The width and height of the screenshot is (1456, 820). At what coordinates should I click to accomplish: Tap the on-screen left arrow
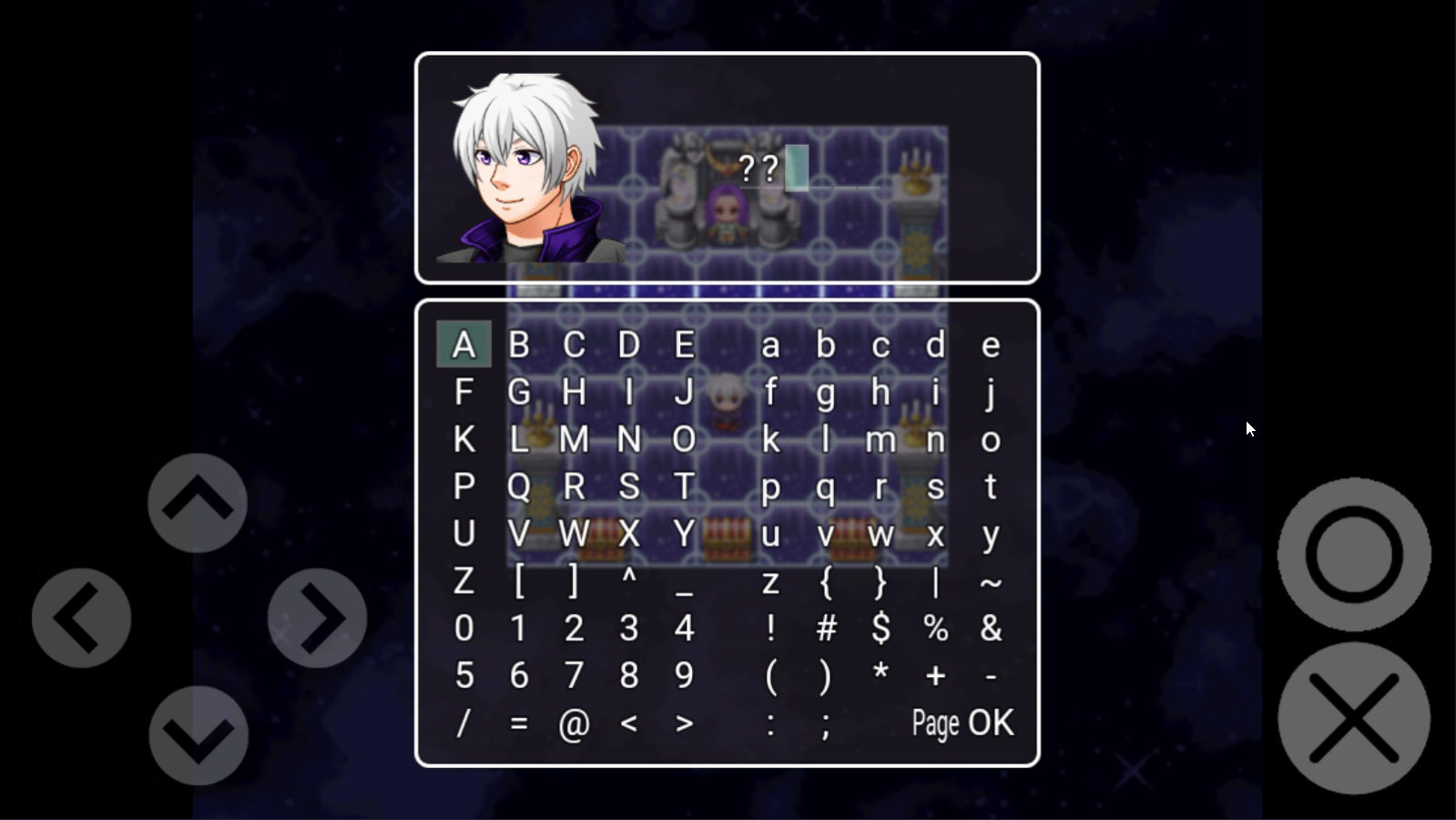click(x=81, y=619)
